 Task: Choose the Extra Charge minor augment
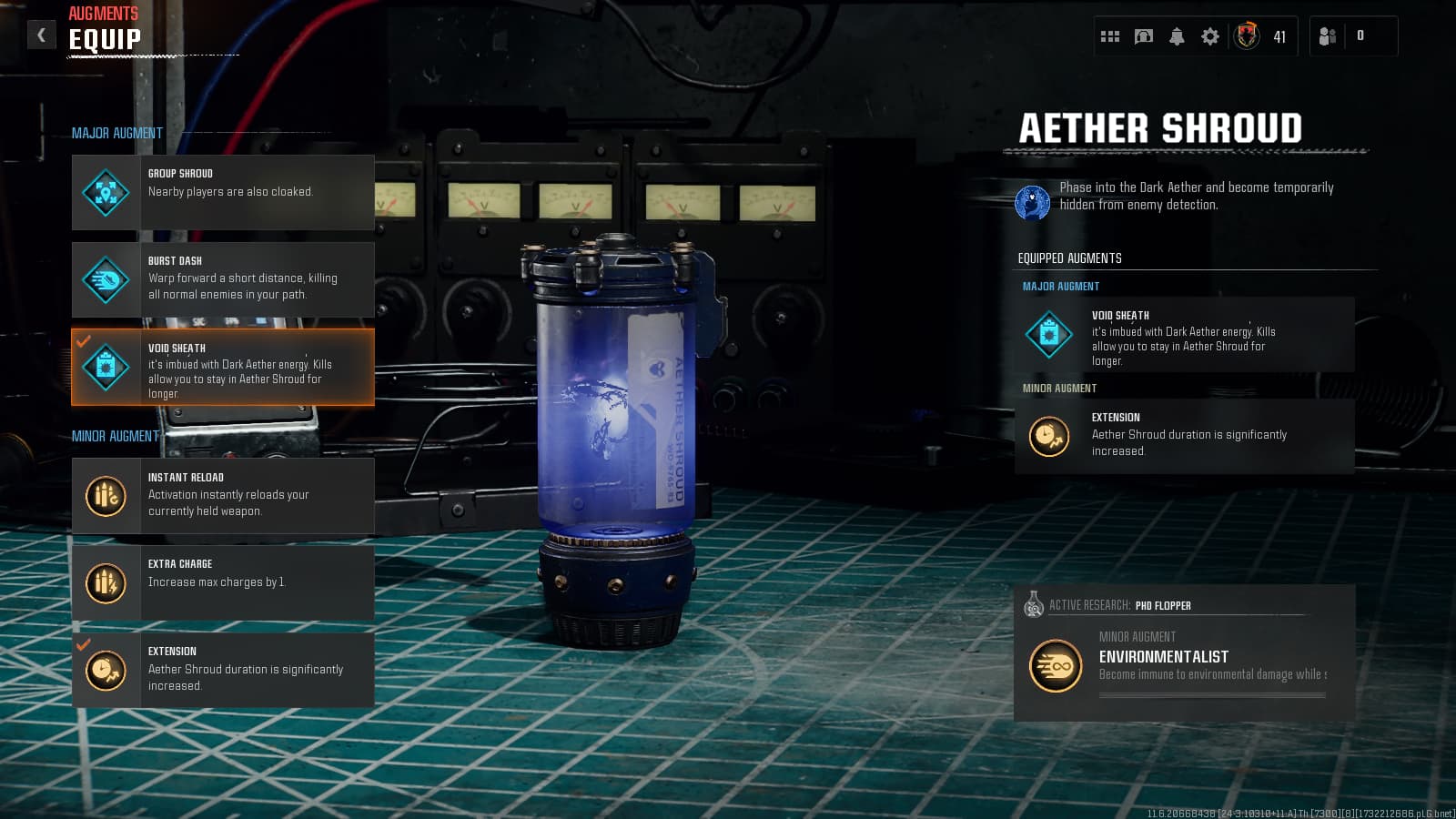tap(223, 582)
